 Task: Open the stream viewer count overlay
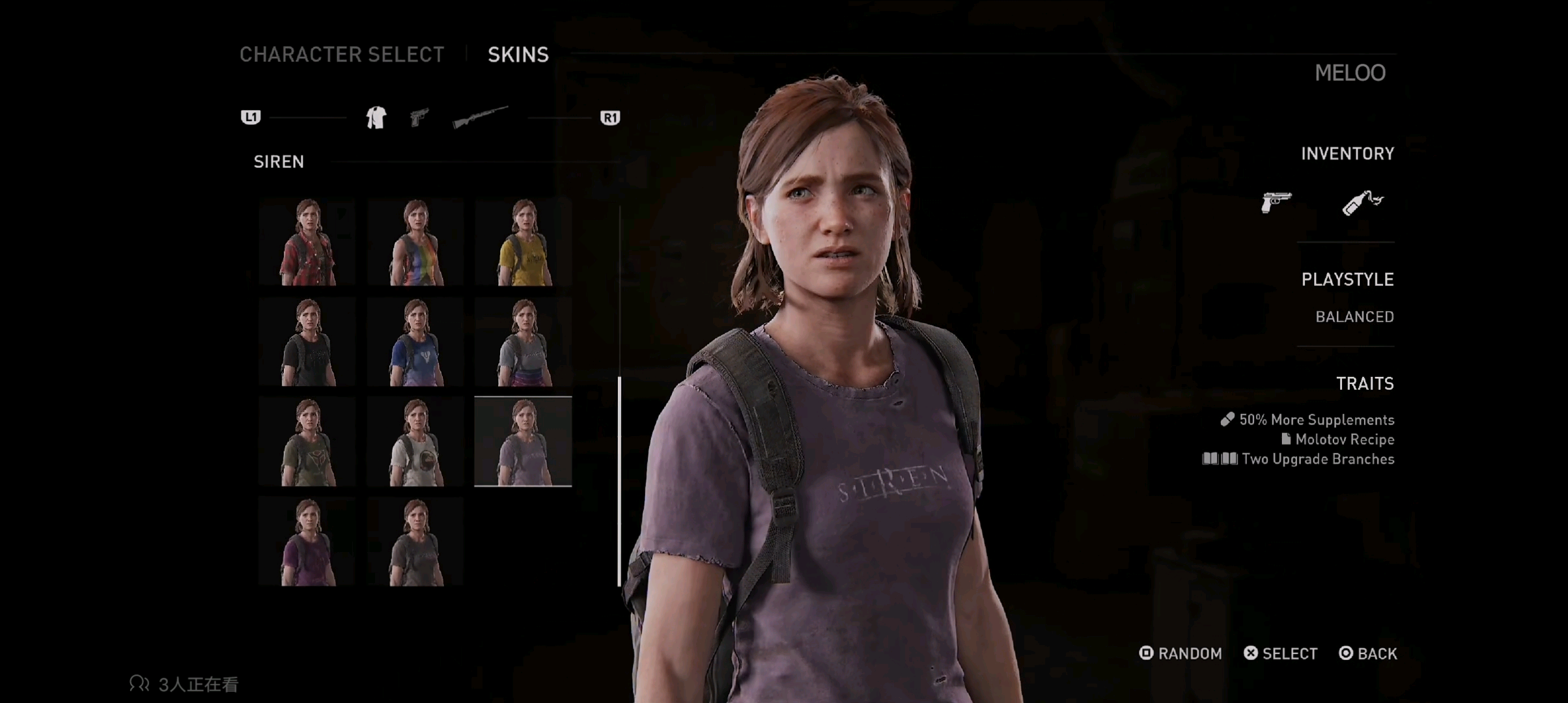pyautogui.click(x=184, y=684)
